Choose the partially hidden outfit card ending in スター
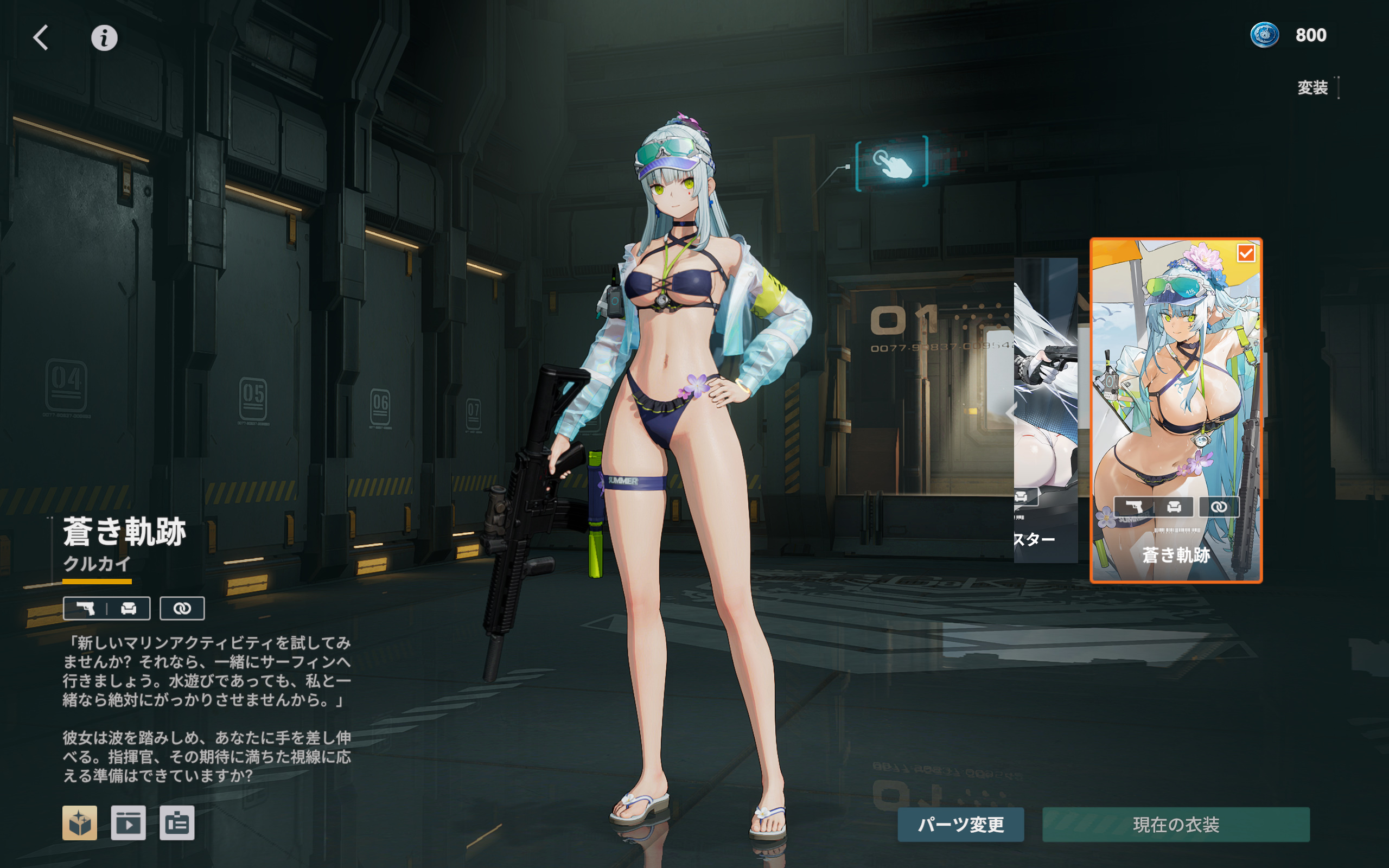1389x868 pixels. 1045,410
